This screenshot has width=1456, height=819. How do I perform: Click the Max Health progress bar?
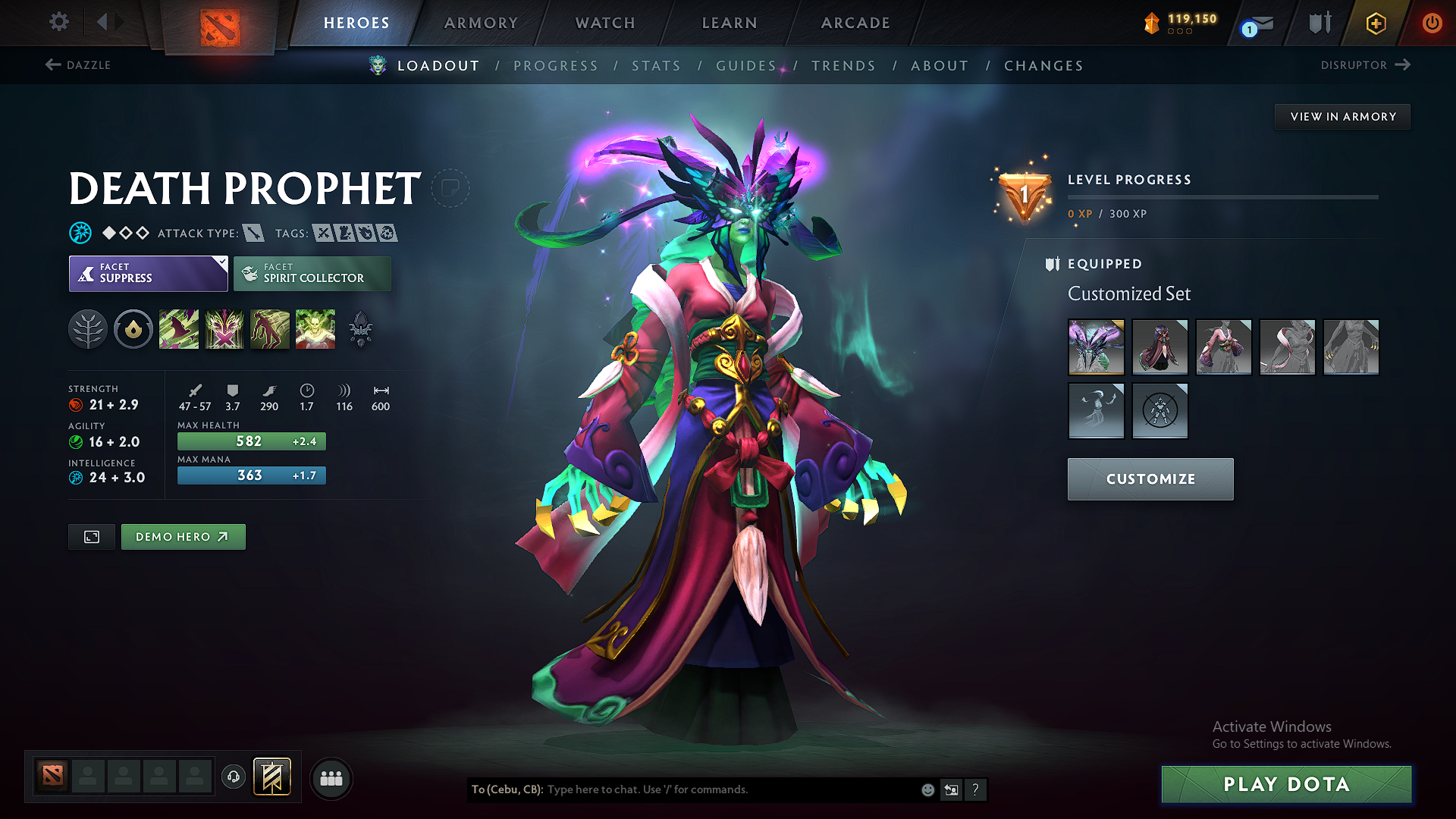tap(251, 441)
